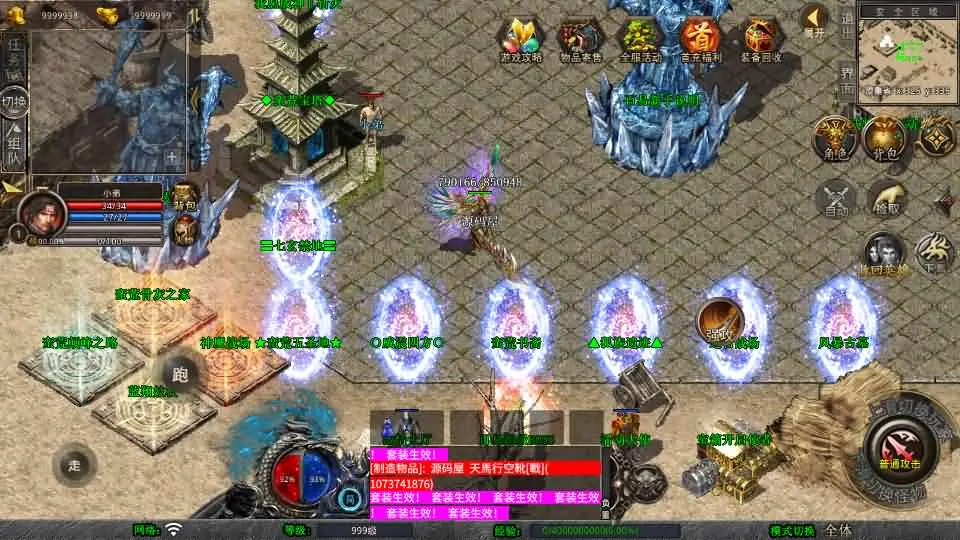The height and width of the screenshot is (540, 960).
Task: Open the hero 背包 bag beside health bars
Action: click(x=184, y=197)
